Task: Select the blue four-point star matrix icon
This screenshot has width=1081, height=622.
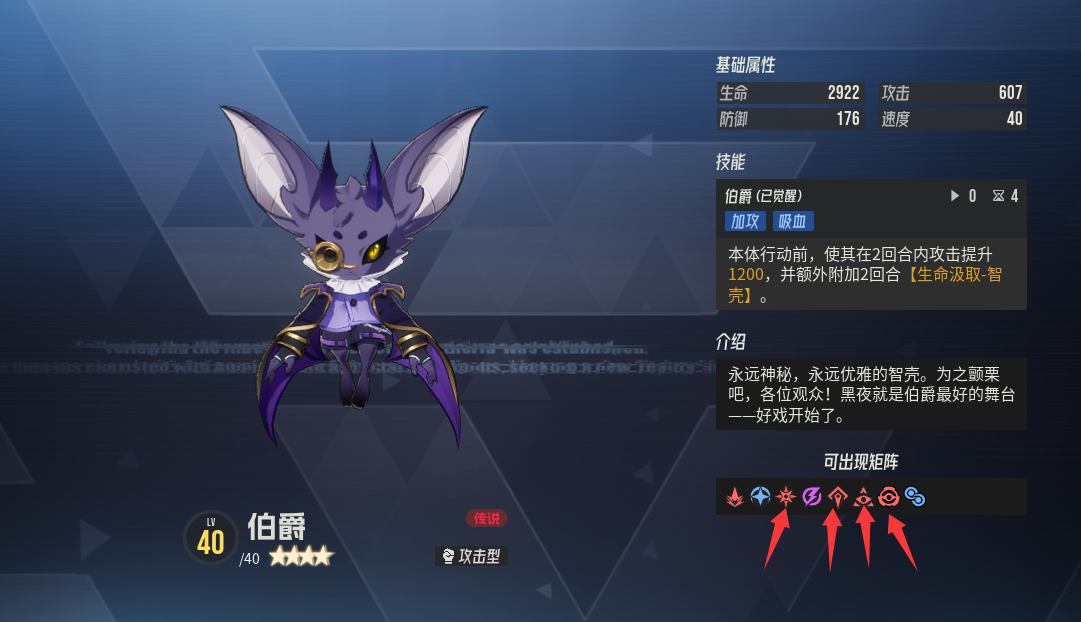Action: [760, 496]
